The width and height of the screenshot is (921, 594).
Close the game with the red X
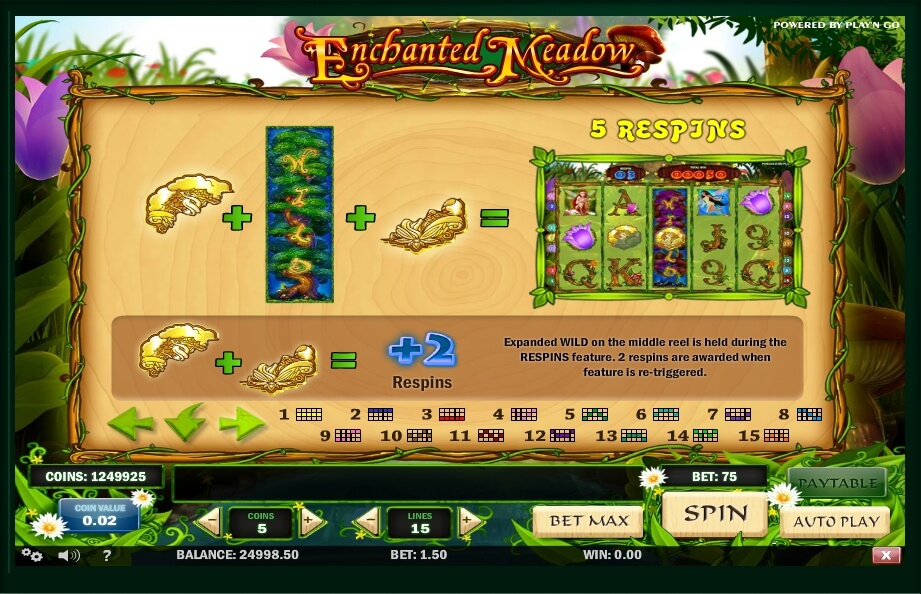(x=885, y=555)
